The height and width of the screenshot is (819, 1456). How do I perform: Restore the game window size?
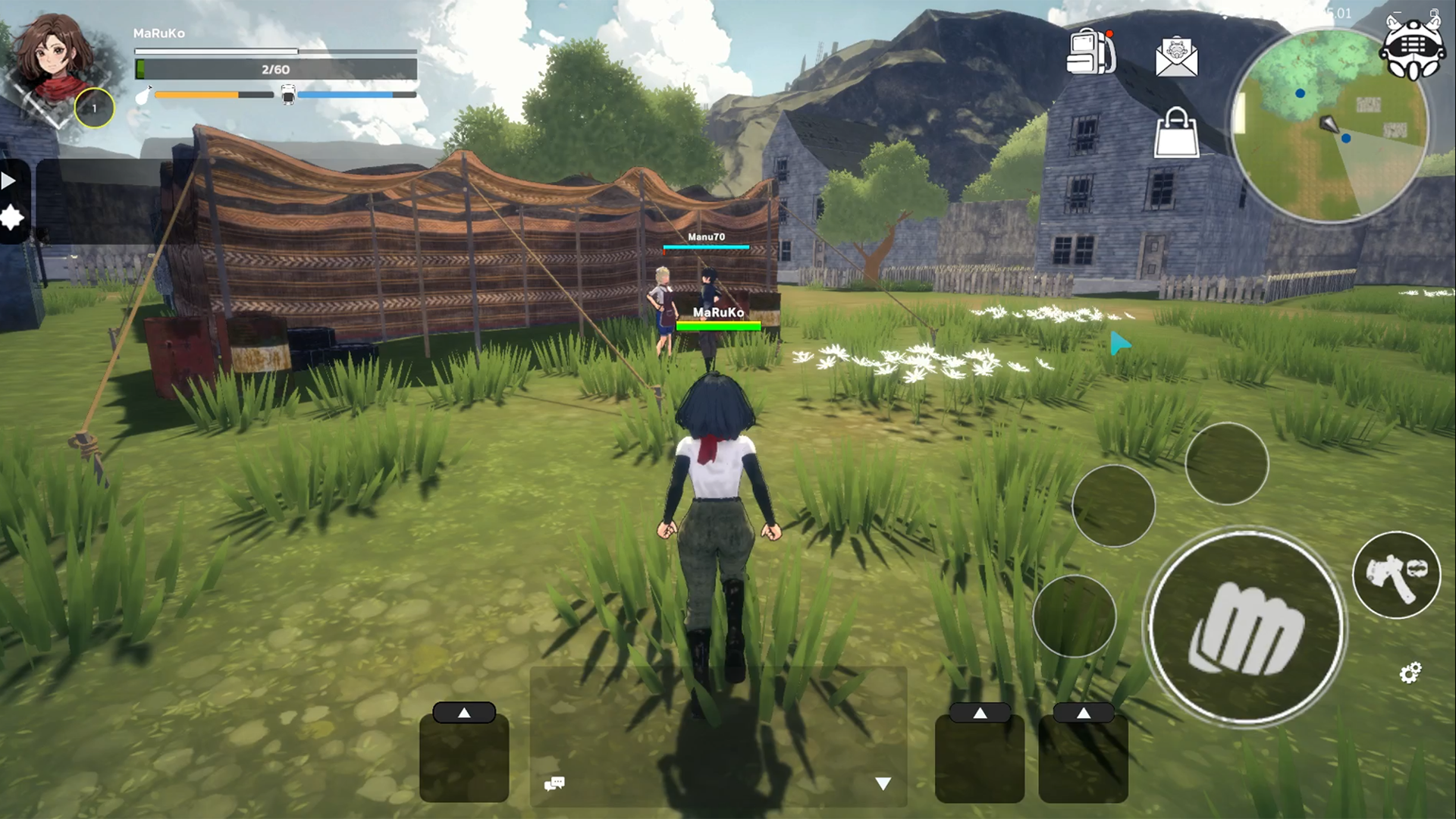[x=1434, y=13]
